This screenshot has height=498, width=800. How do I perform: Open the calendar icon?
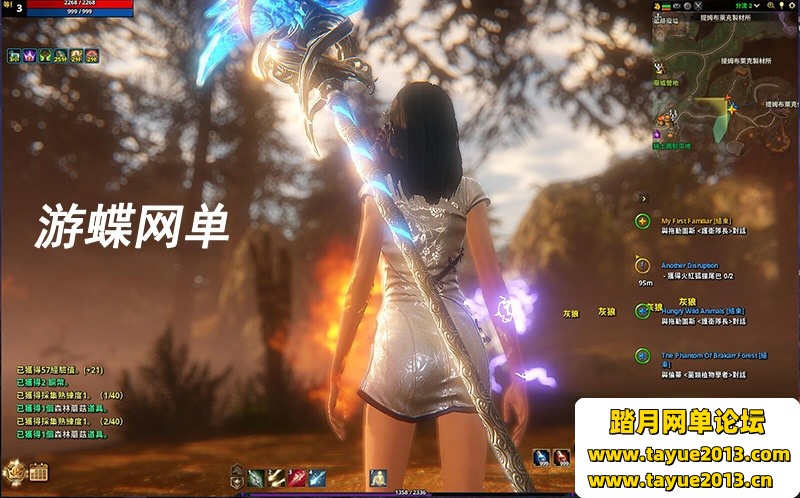click(39, 472)
